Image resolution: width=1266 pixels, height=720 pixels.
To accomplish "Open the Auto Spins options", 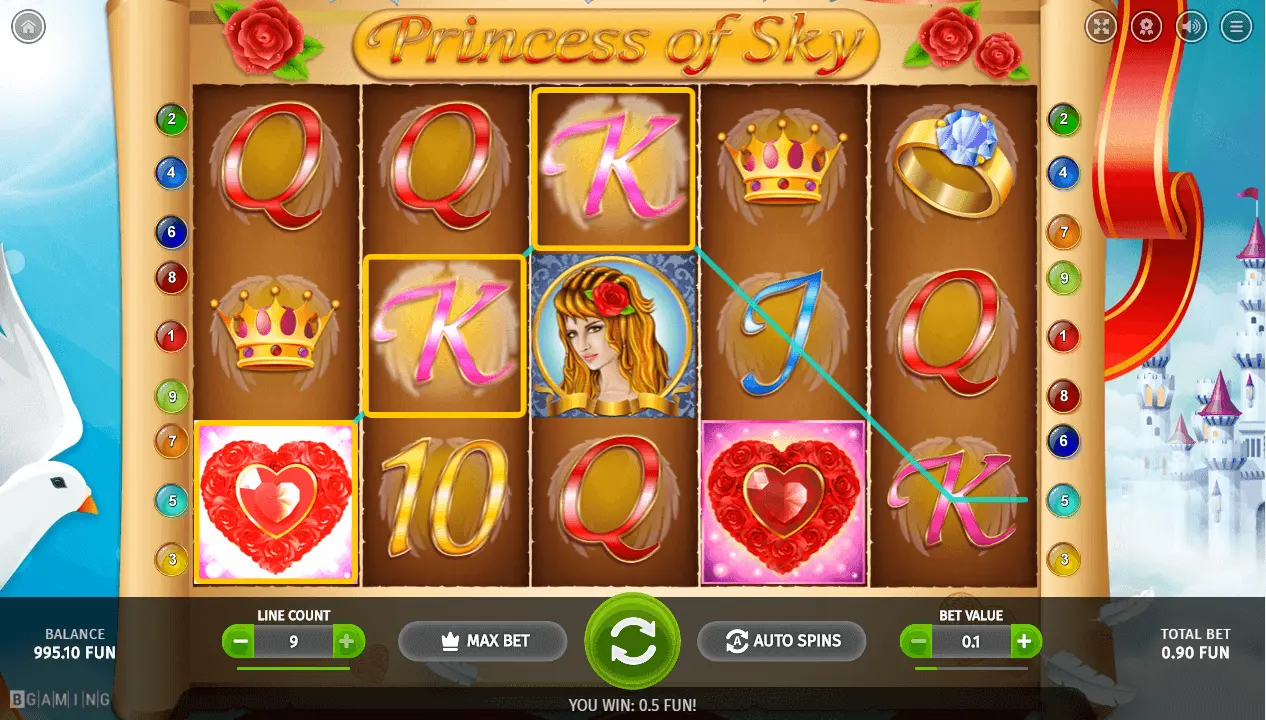I will 781,641.
